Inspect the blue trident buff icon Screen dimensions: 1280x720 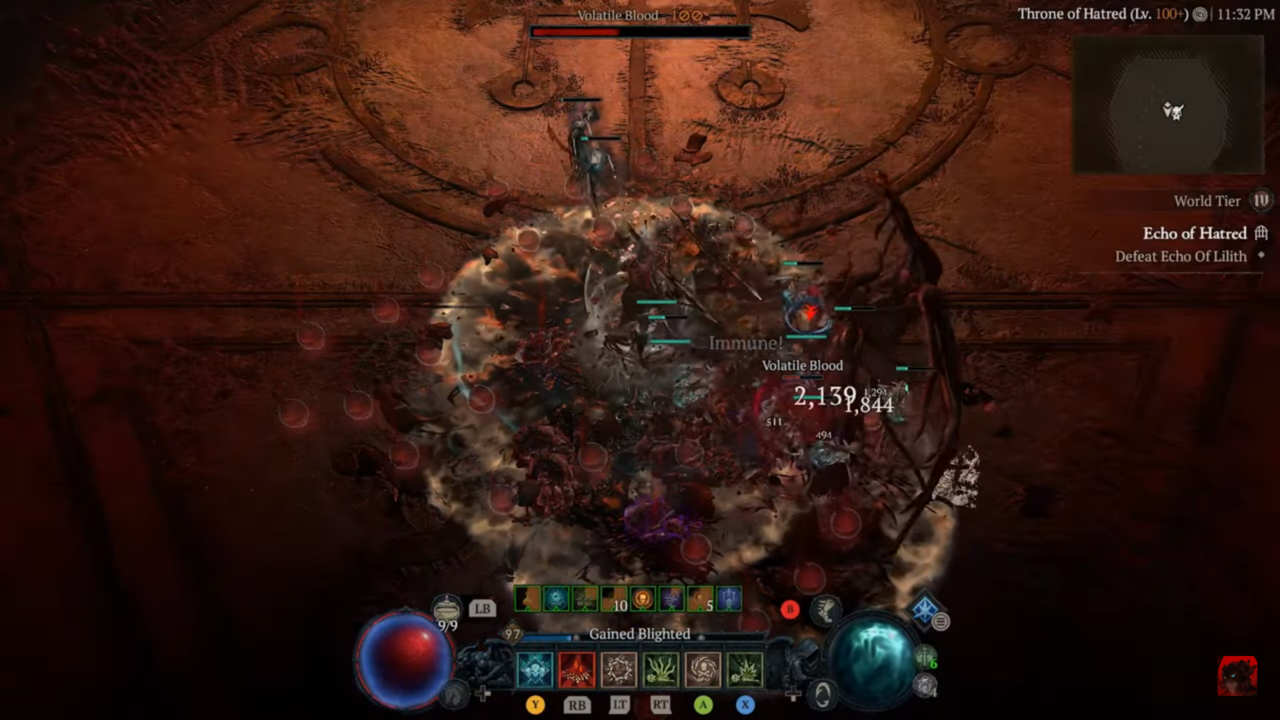729,599
